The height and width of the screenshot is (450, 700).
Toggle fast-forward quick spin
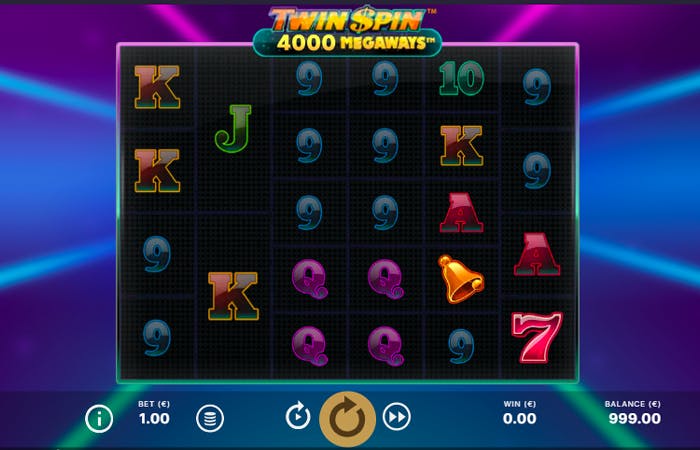[397, 416]
